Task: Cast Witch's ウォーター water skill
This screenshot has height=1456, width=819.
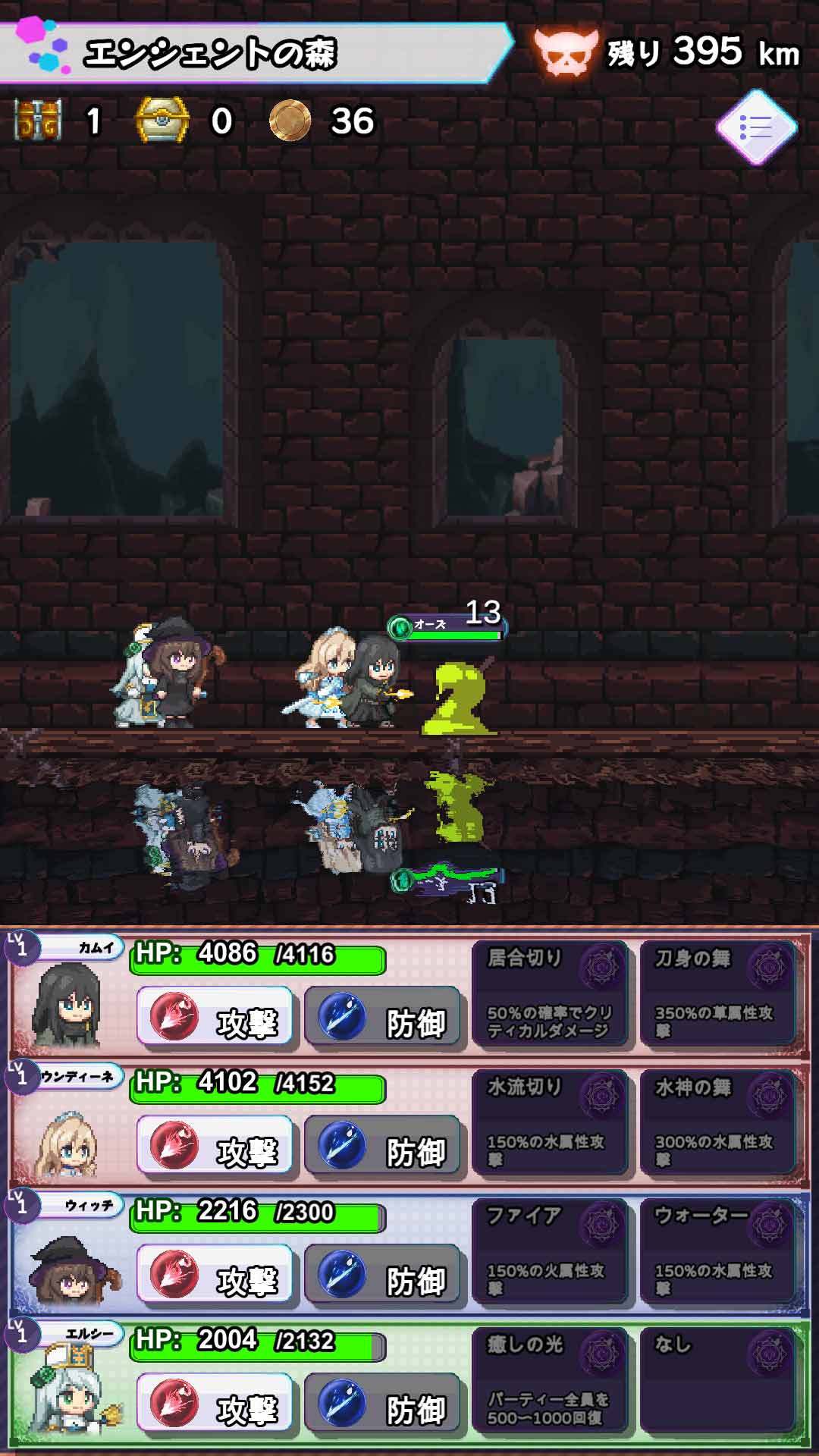Action: click(718, 1252)
